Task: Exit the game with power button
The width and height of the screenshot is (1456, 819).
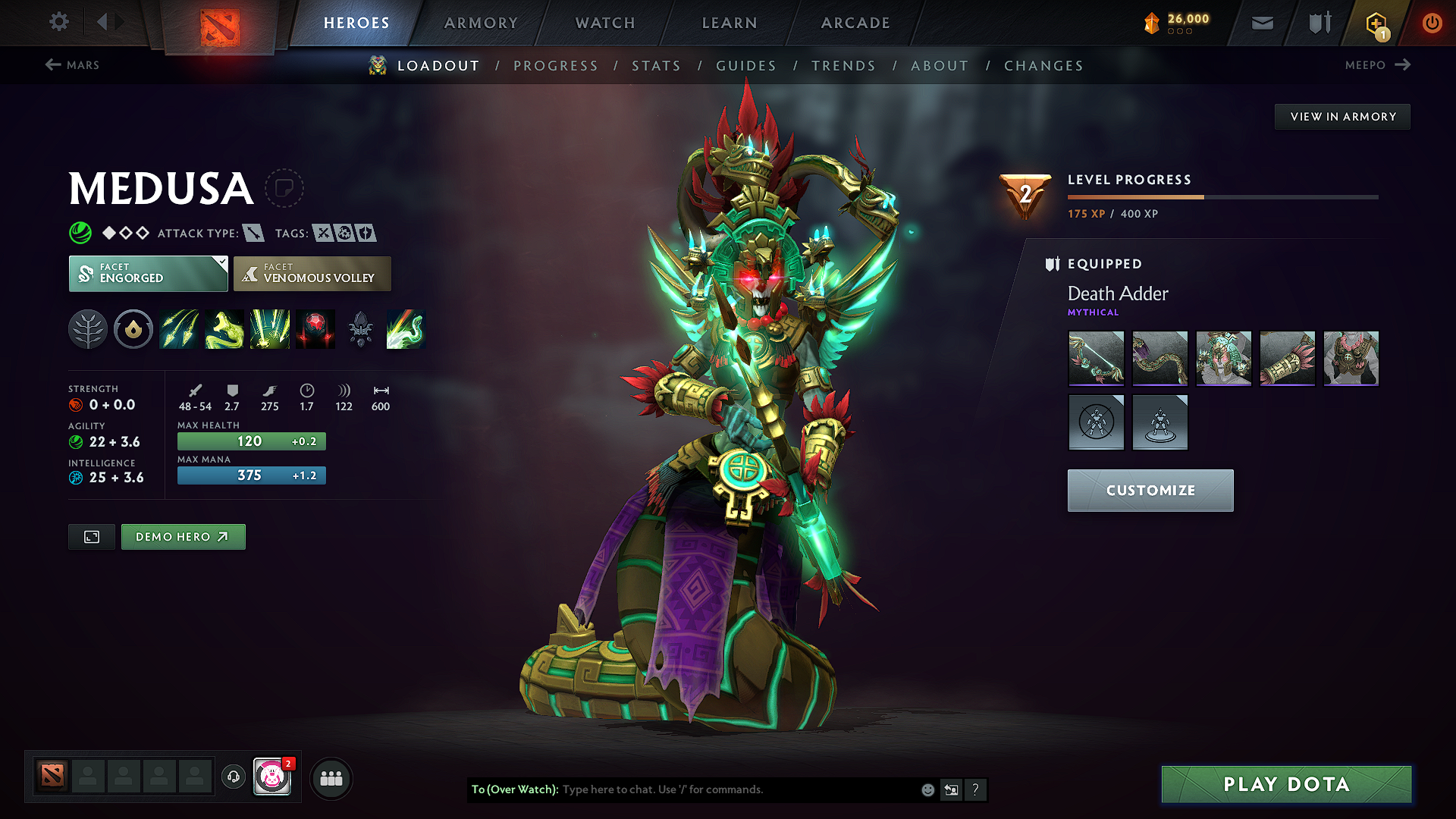Action: (1432, 23)
